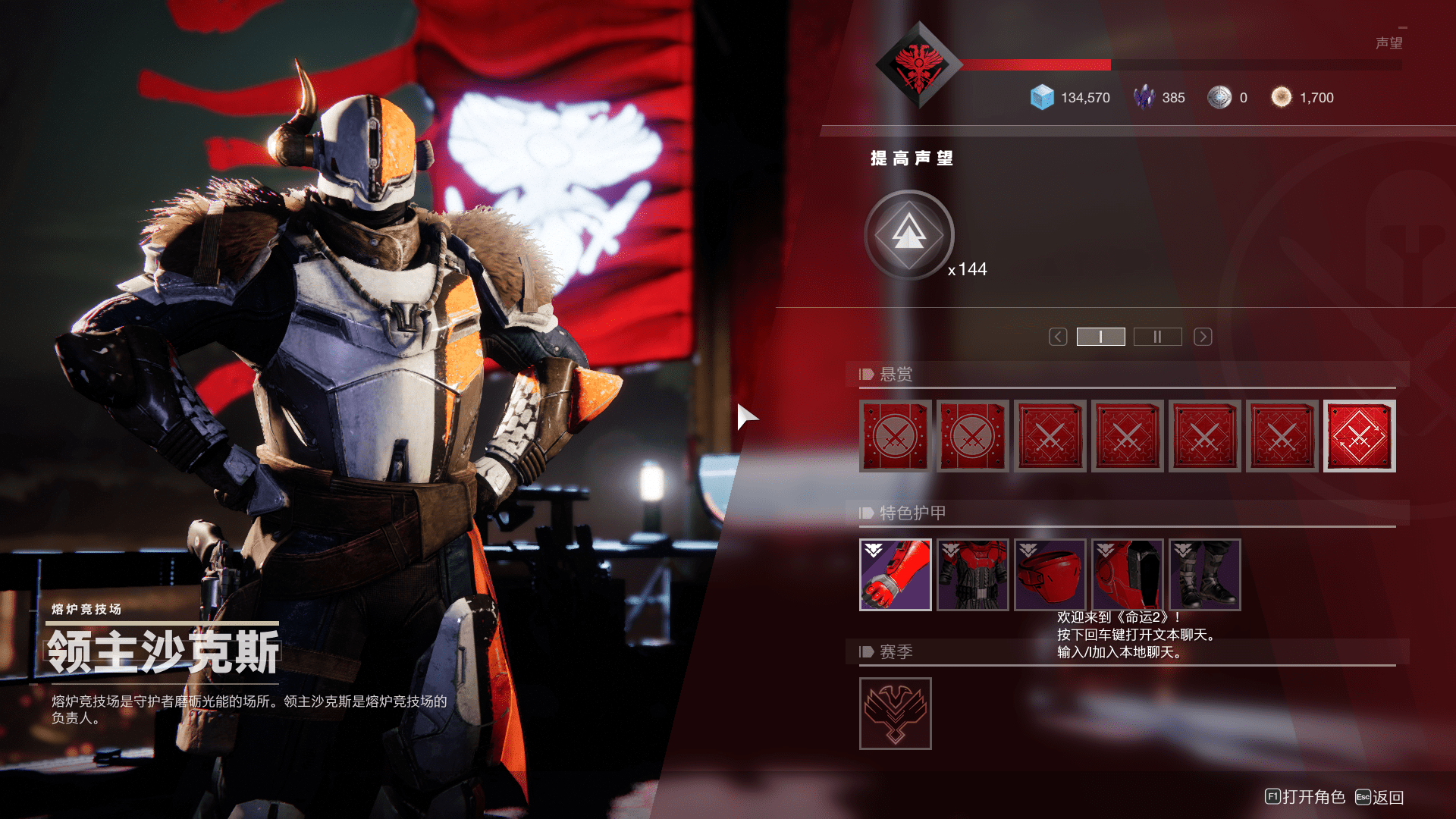Go to the previous vendor page arrow
1456x819 pixels.
[x=1058, y=337]
